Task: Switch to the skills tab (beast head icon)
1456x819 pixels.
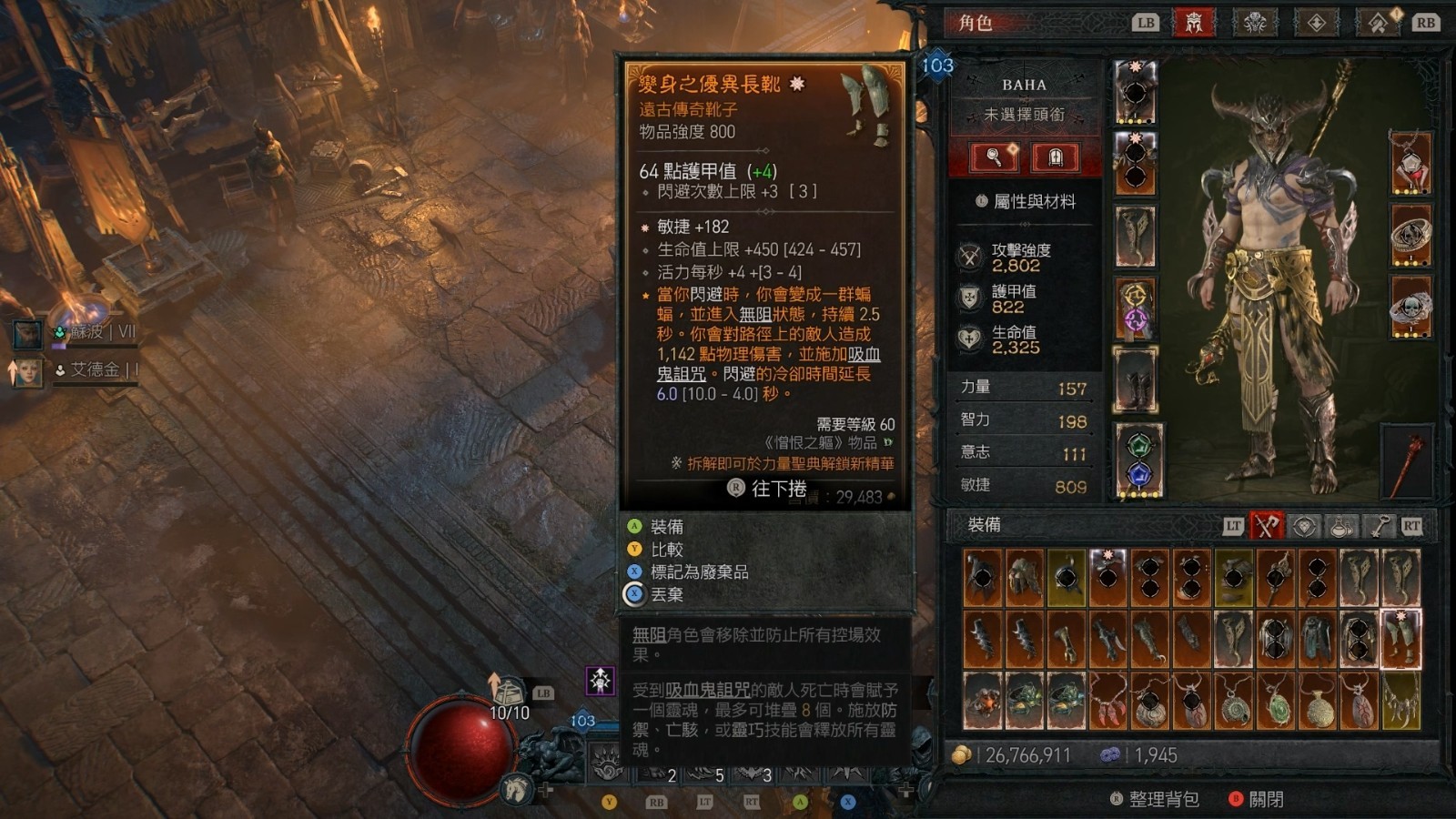Action: coord(1256,23)
